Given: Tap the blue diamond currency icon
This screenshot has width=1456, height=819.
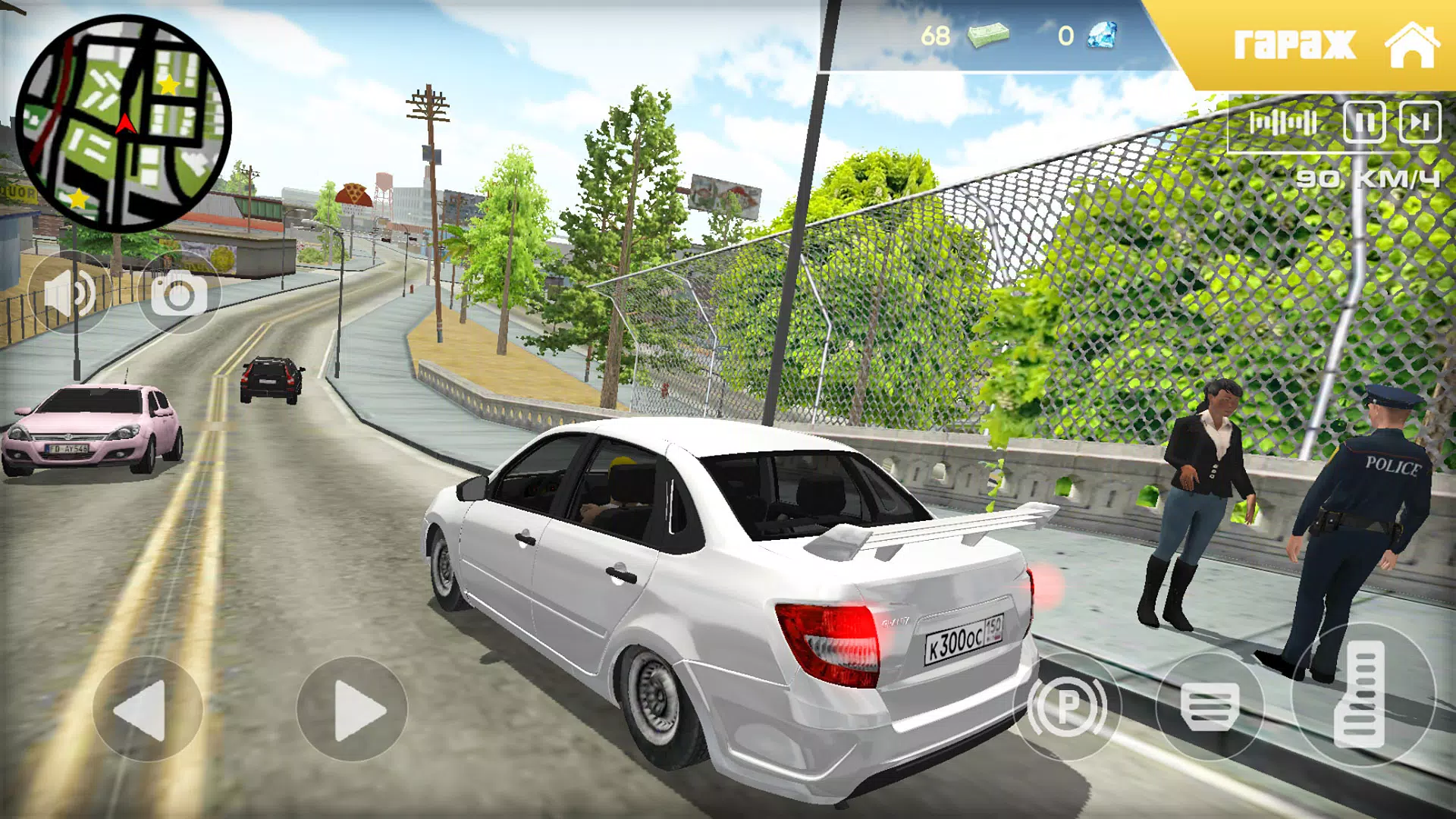Looking at the screenshot, I should pyautogui.click(x=1102, y=36).
